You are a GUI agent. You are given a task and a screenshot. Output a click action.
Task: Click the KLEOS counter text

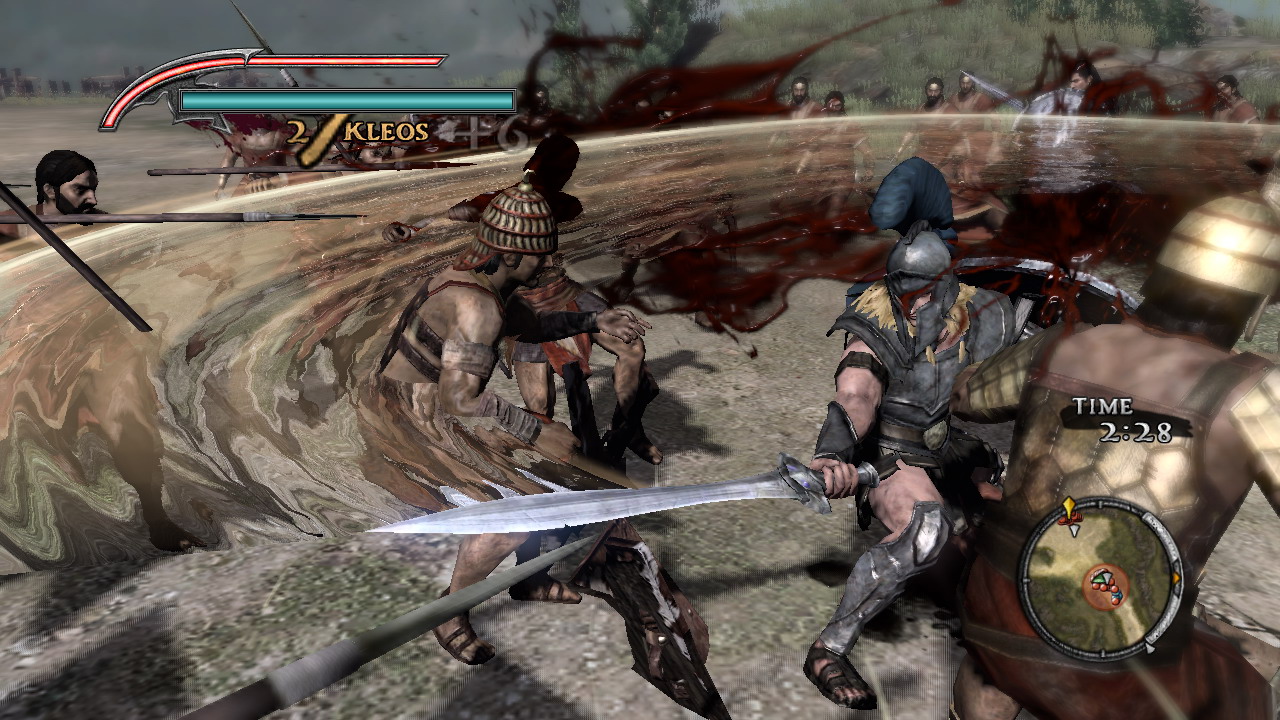(383, 130)
